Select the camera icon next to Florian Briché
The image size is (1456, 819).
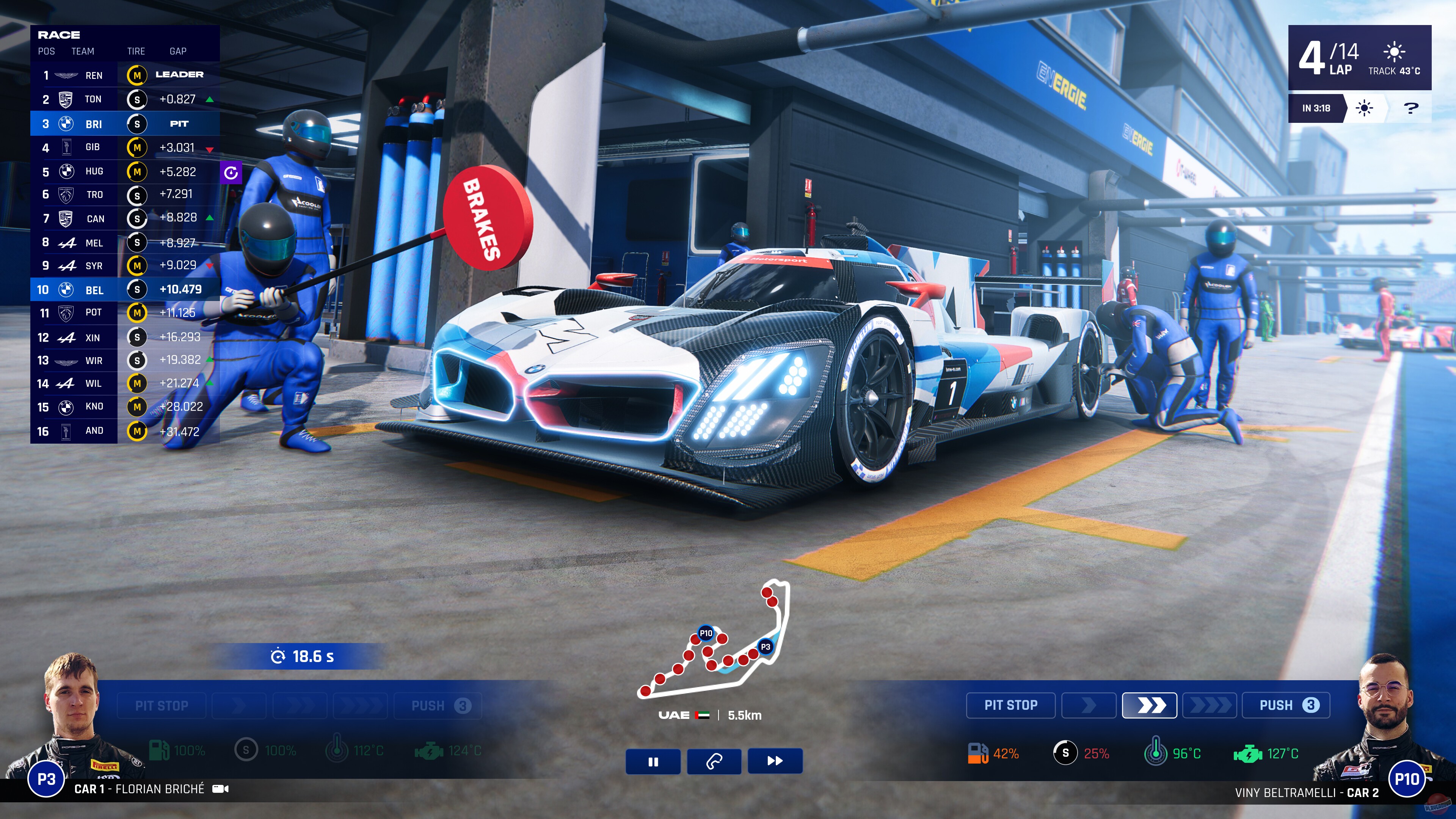[x=221, y=789]
